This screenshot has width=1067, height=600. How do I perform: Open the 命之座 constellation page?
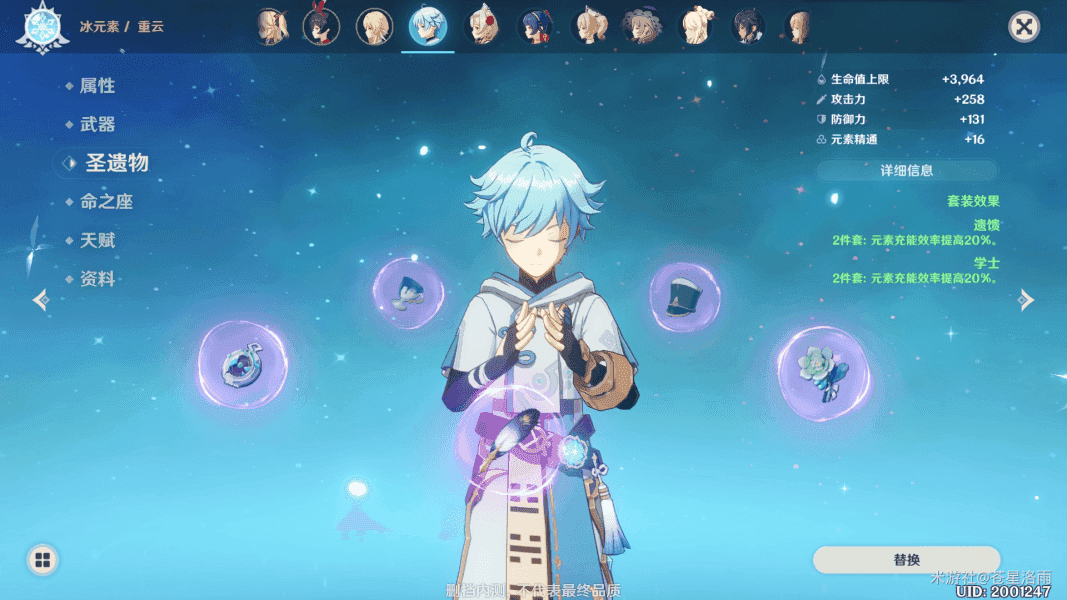coord(106,202)
